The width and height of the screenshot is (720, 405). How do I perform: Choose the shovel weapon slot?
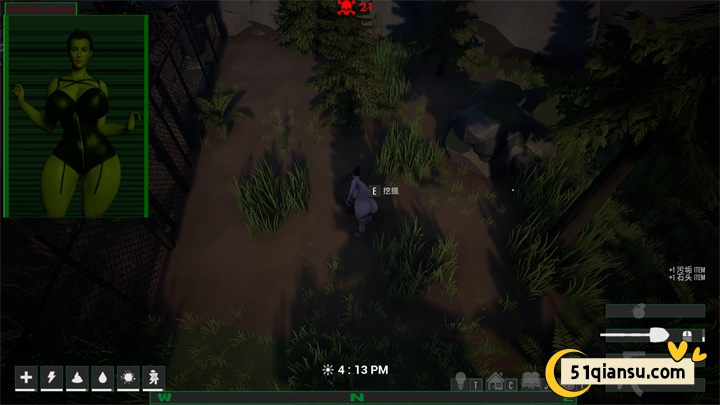(x=654, y=335)
